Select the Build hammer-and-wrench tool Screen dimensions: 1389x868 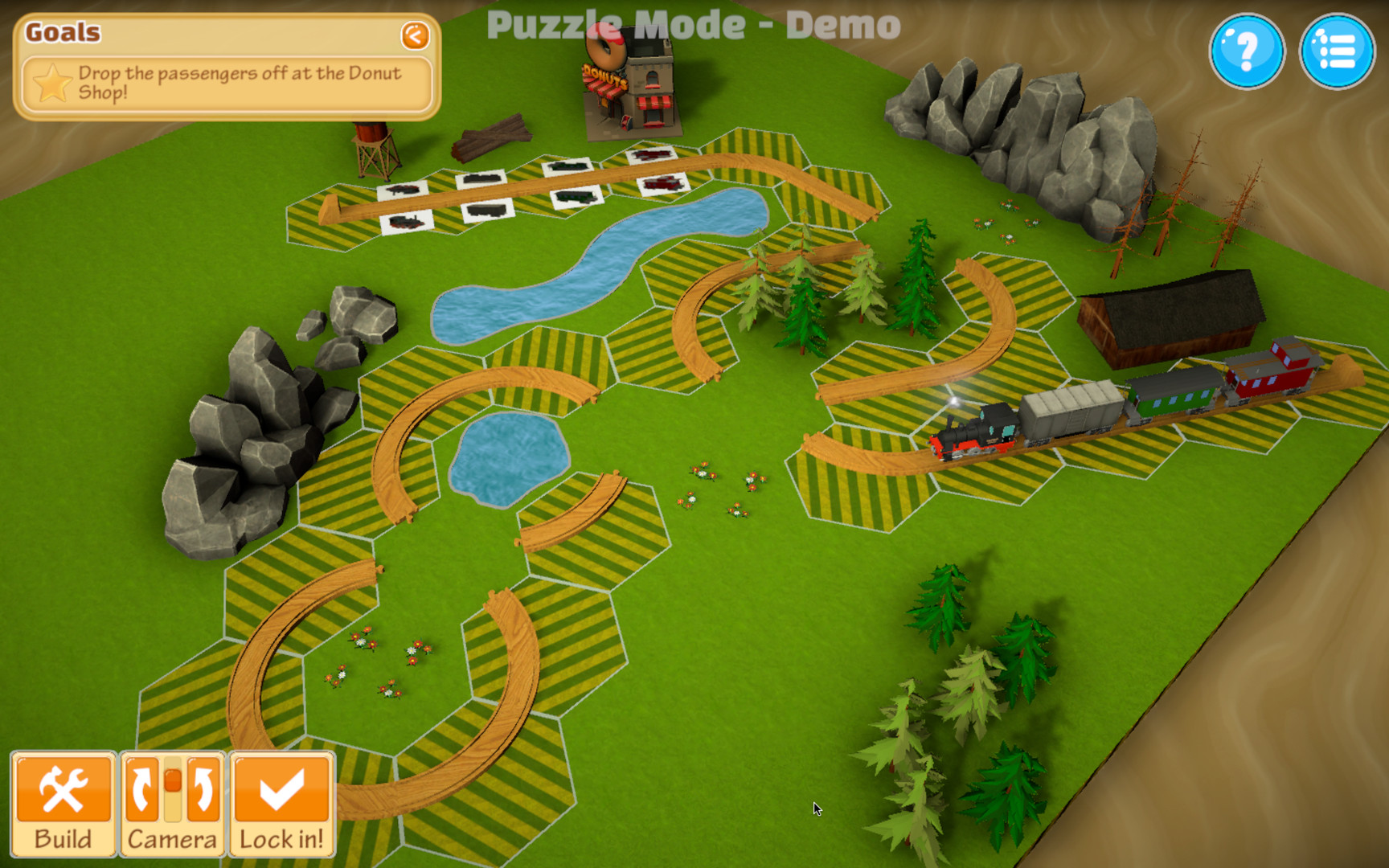tap(64, 788)
